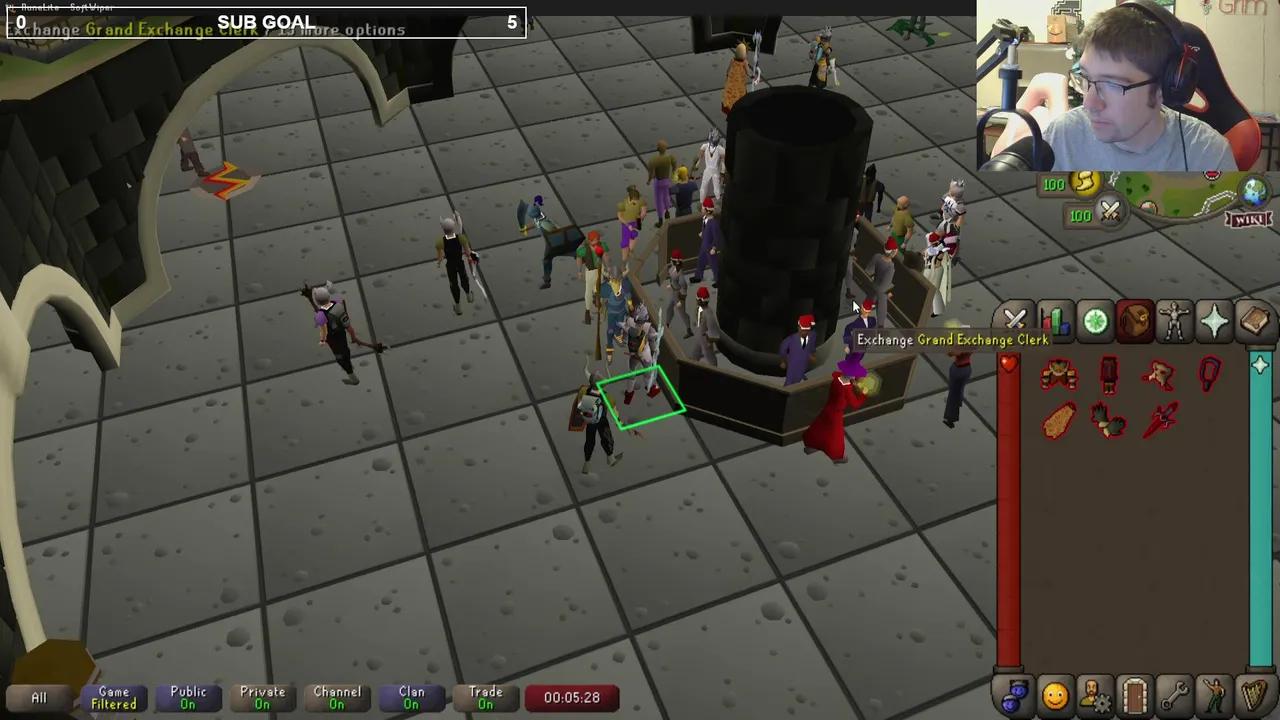
Task: Select the Combat options tab
Action: coord(1015,320)
